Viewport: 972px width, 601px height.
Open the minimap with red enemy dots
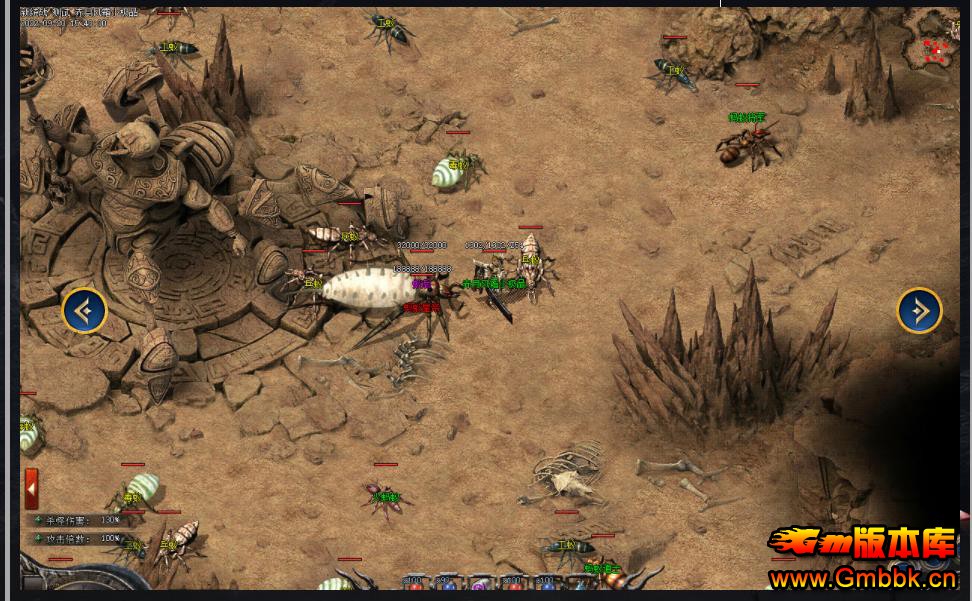coord(937,48)
